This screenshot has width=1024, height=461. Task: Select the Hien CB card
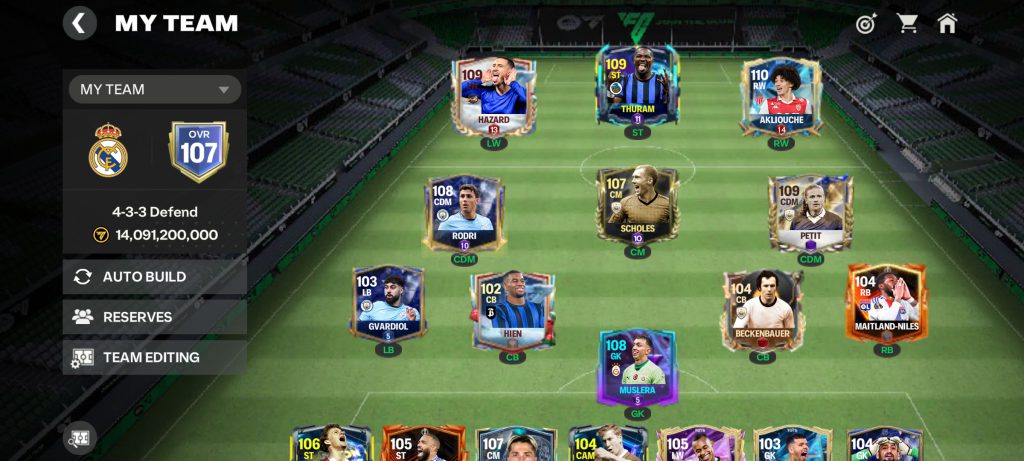tap(513, 310)
